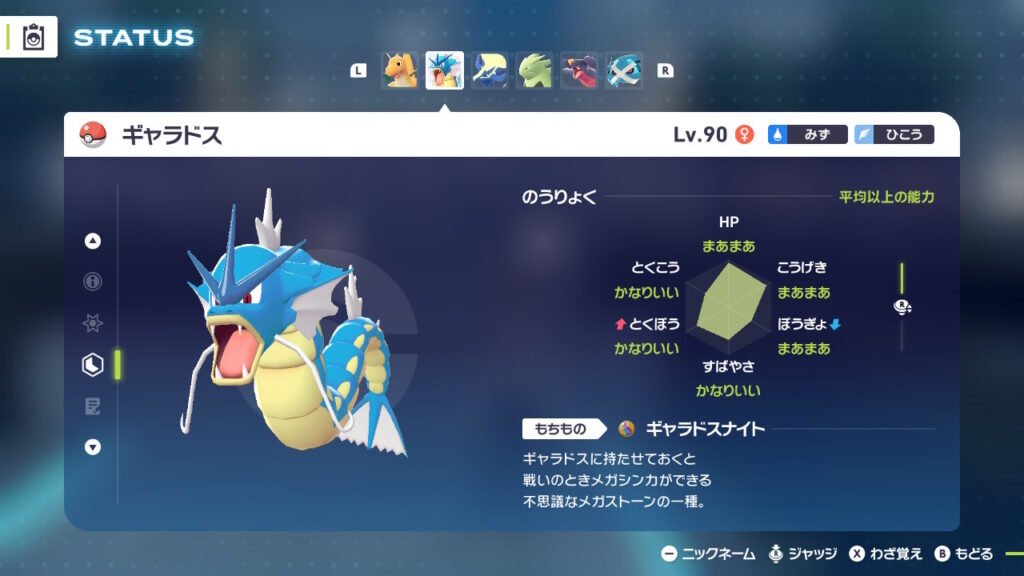Open the info page tab

click(93, 282)
